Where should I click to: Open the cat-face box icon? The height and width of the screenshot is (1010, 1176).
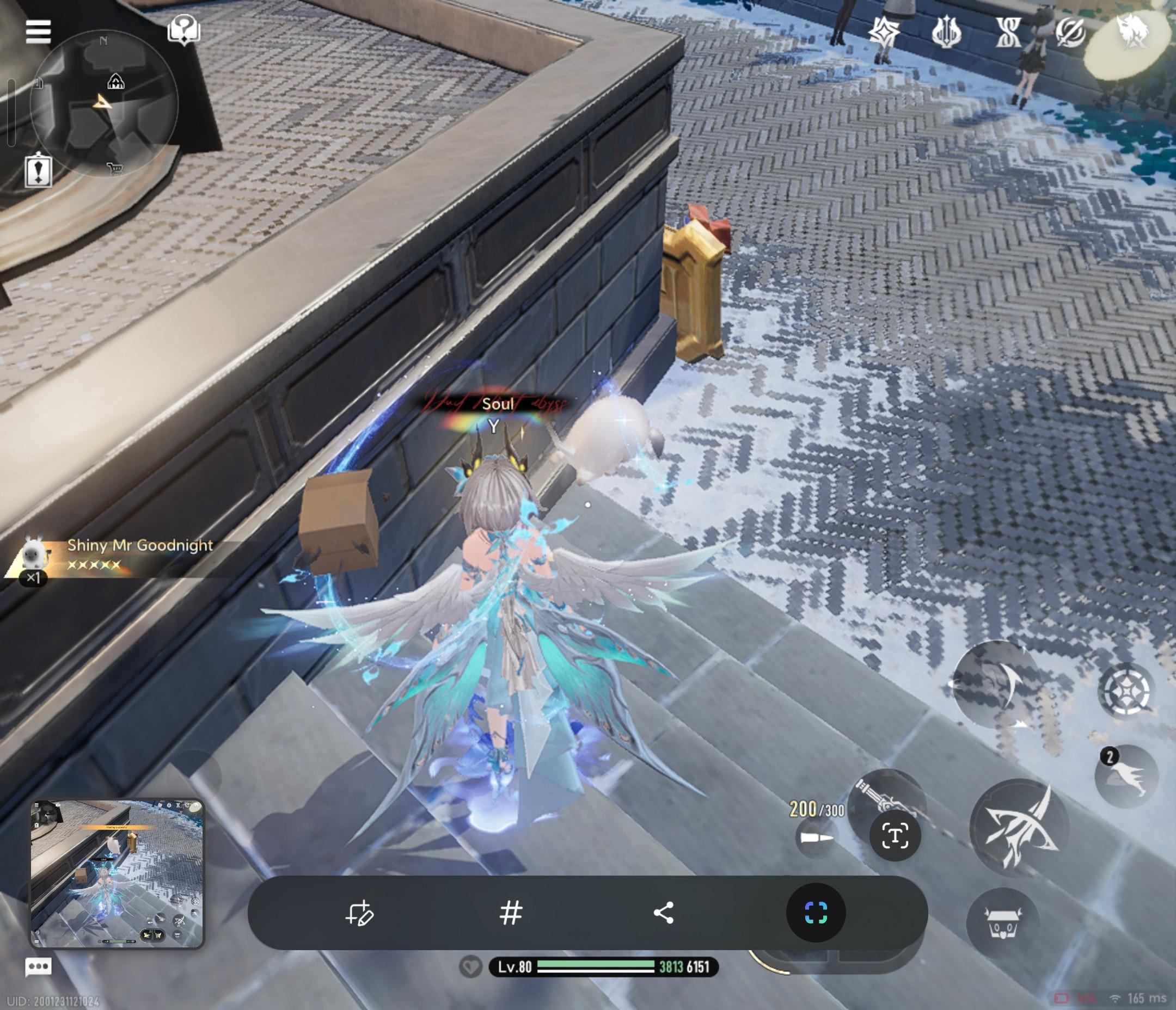(1003, 922)
